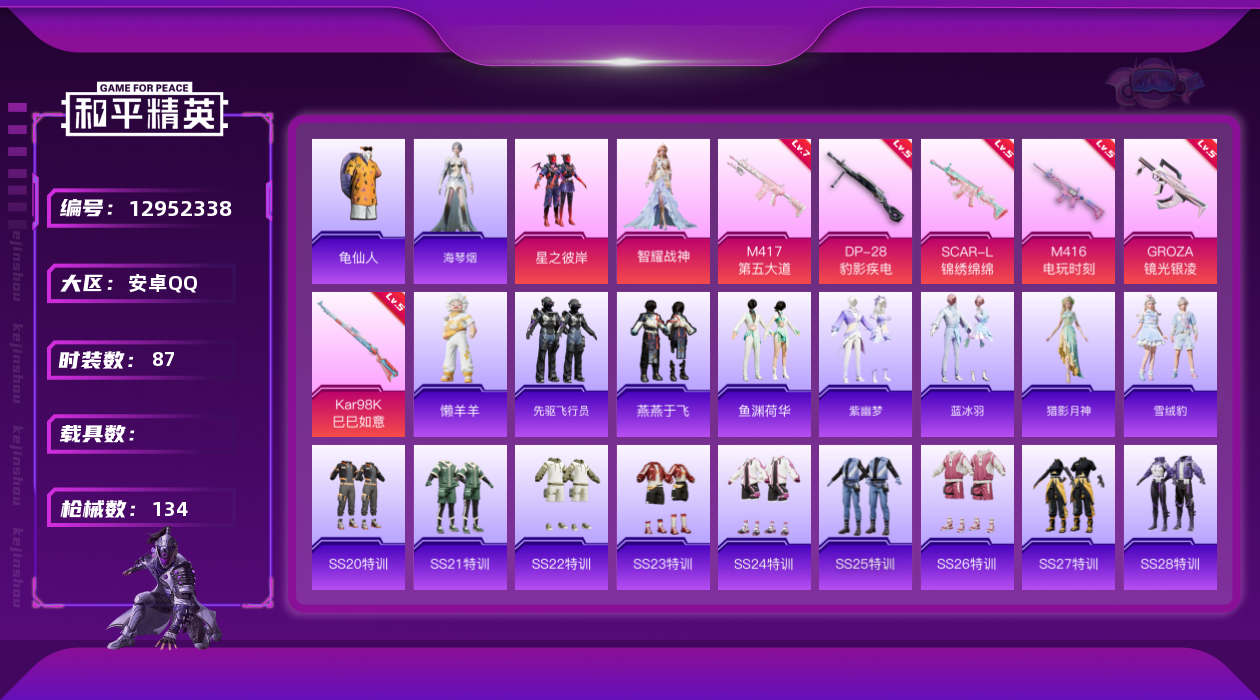Select the 鱼渊荷华 outfit card
Viewport: 1260px width, 700px height.
[764, 364]
